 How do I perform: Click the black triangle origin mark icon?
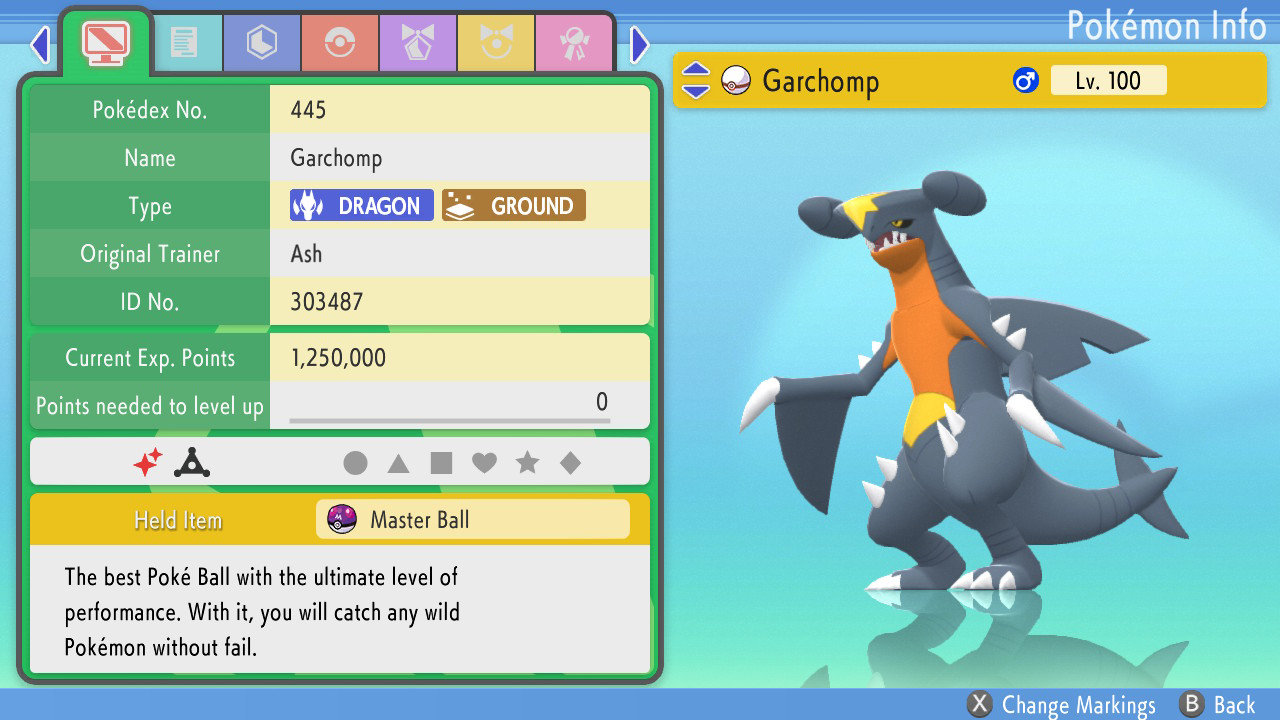pos(190,461)
